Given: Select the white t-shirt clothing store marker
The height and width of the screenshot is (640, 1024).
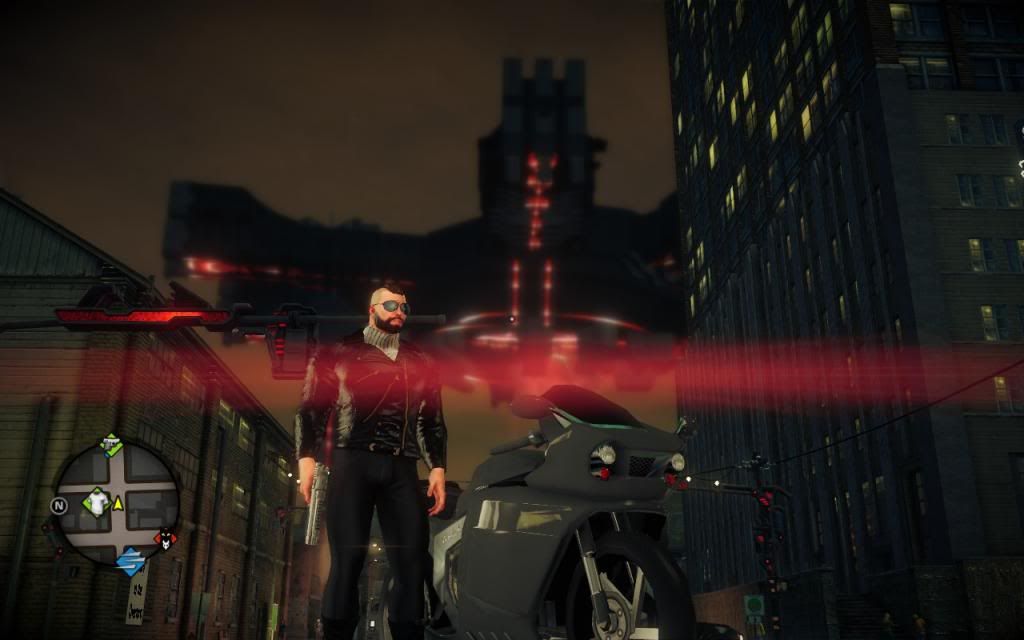Looking at the screenshot, I should pyautogui.click(x=96, y=502).
